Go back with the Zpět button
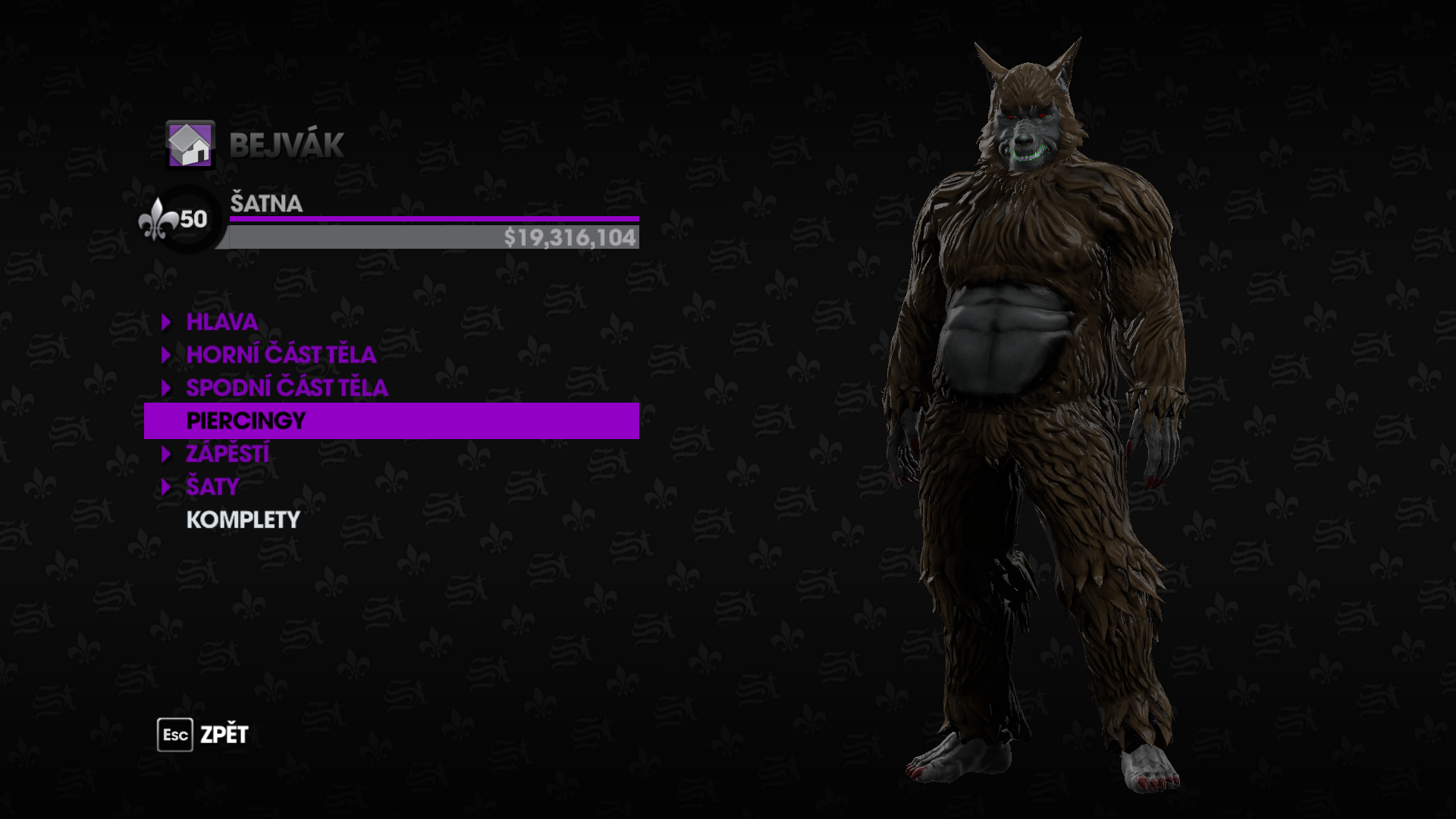 pos(203,735)
